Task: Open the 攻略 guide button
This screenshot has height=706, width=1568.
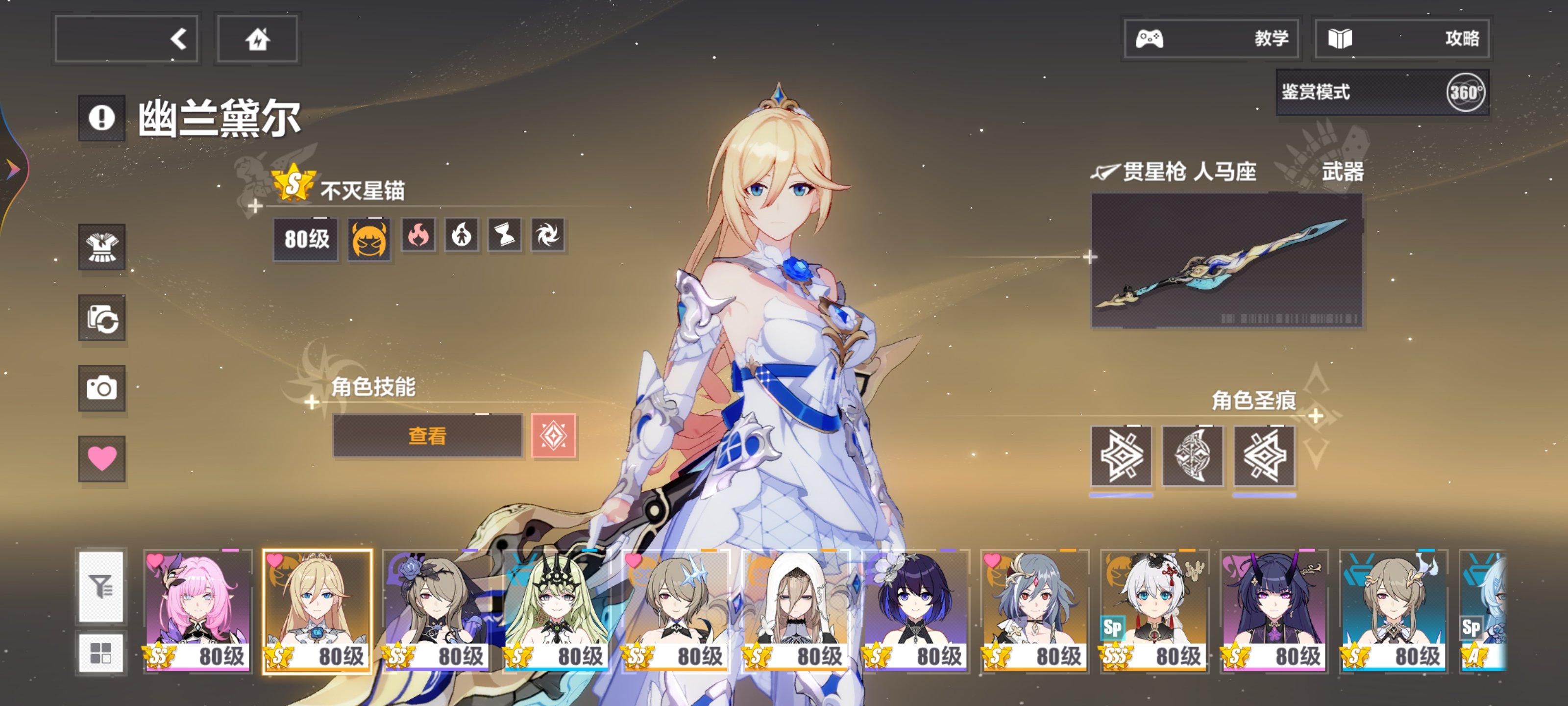Action: pos(1401,39)
